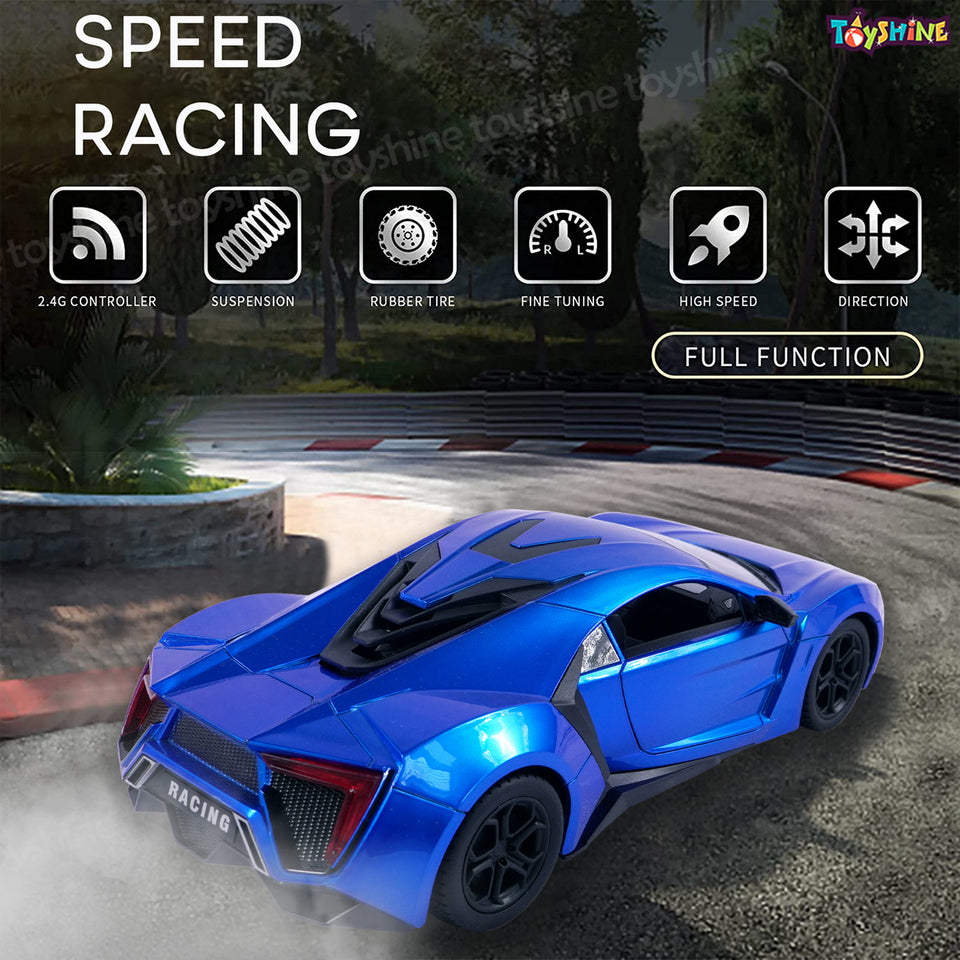960x960 pixels.
Task: Open the Toyshine logo
Action: (888, 33)
